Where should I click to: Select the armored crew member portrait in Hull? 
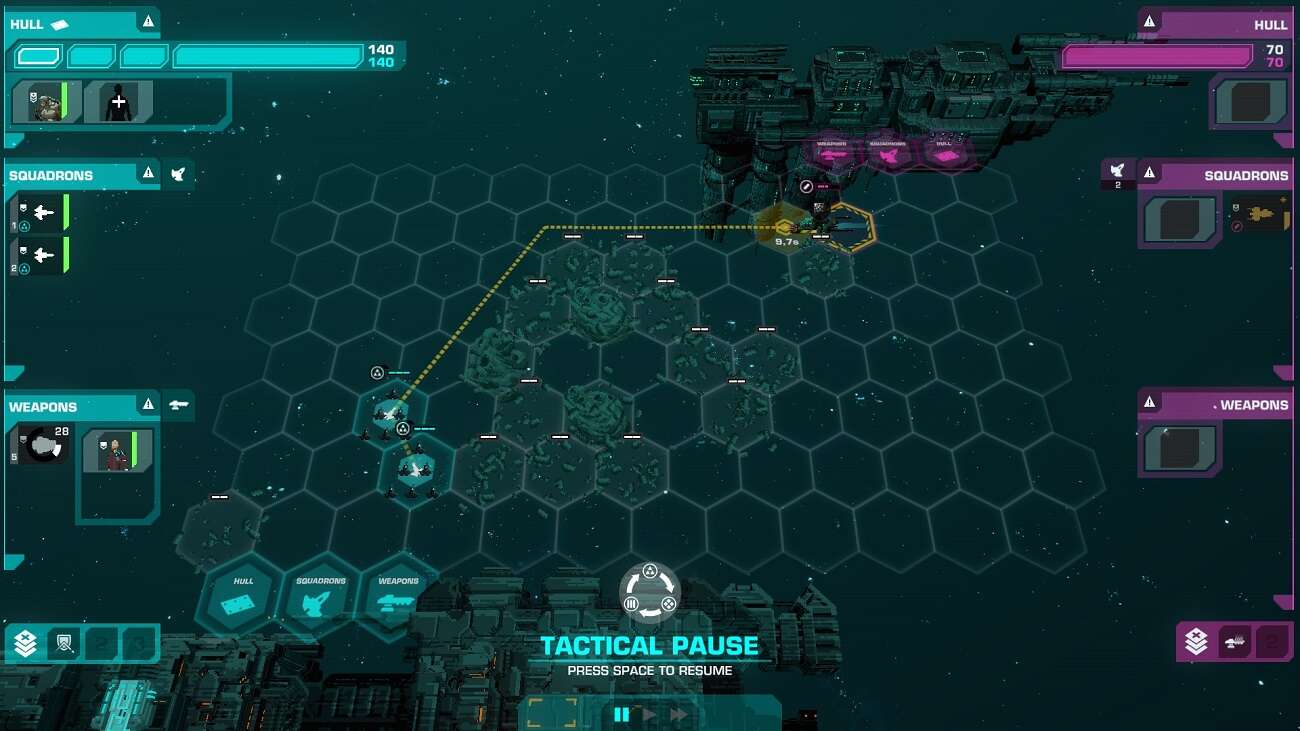[x=47, y=102]
